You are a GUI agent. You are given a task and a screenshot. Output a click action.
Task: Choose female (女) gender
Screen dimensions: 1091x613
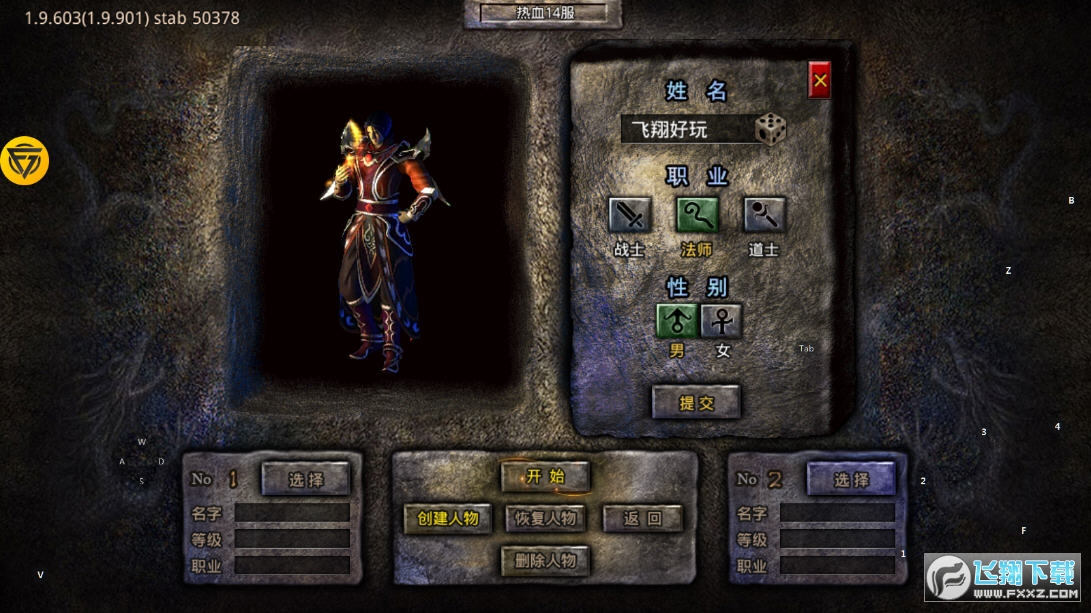pyautogui.click(x=721, y=321)
